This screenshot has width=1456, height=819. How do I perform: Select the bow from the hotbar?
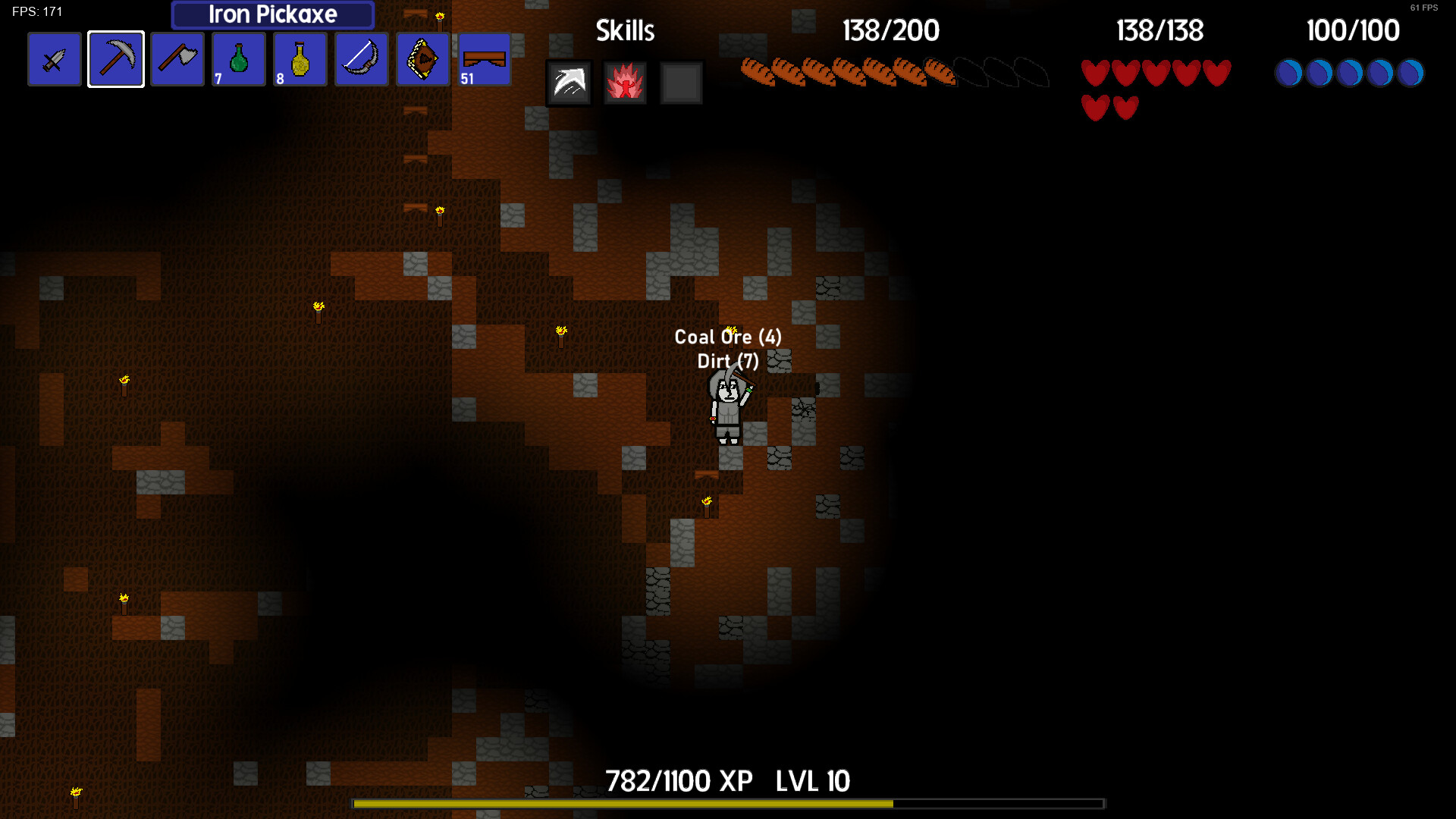tap(361, 58)
